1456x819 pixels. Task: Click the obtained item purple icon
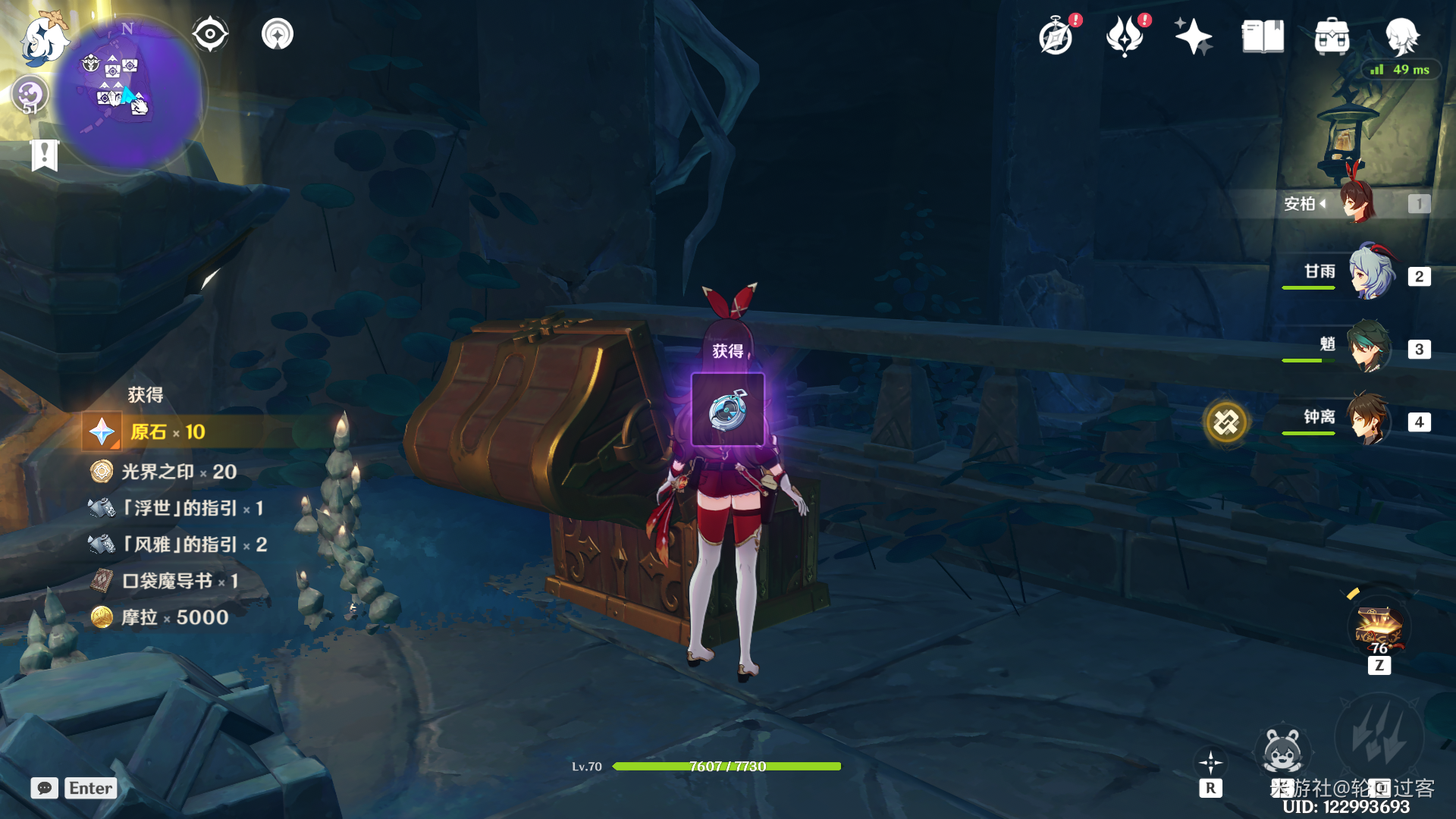coord(728,410)
